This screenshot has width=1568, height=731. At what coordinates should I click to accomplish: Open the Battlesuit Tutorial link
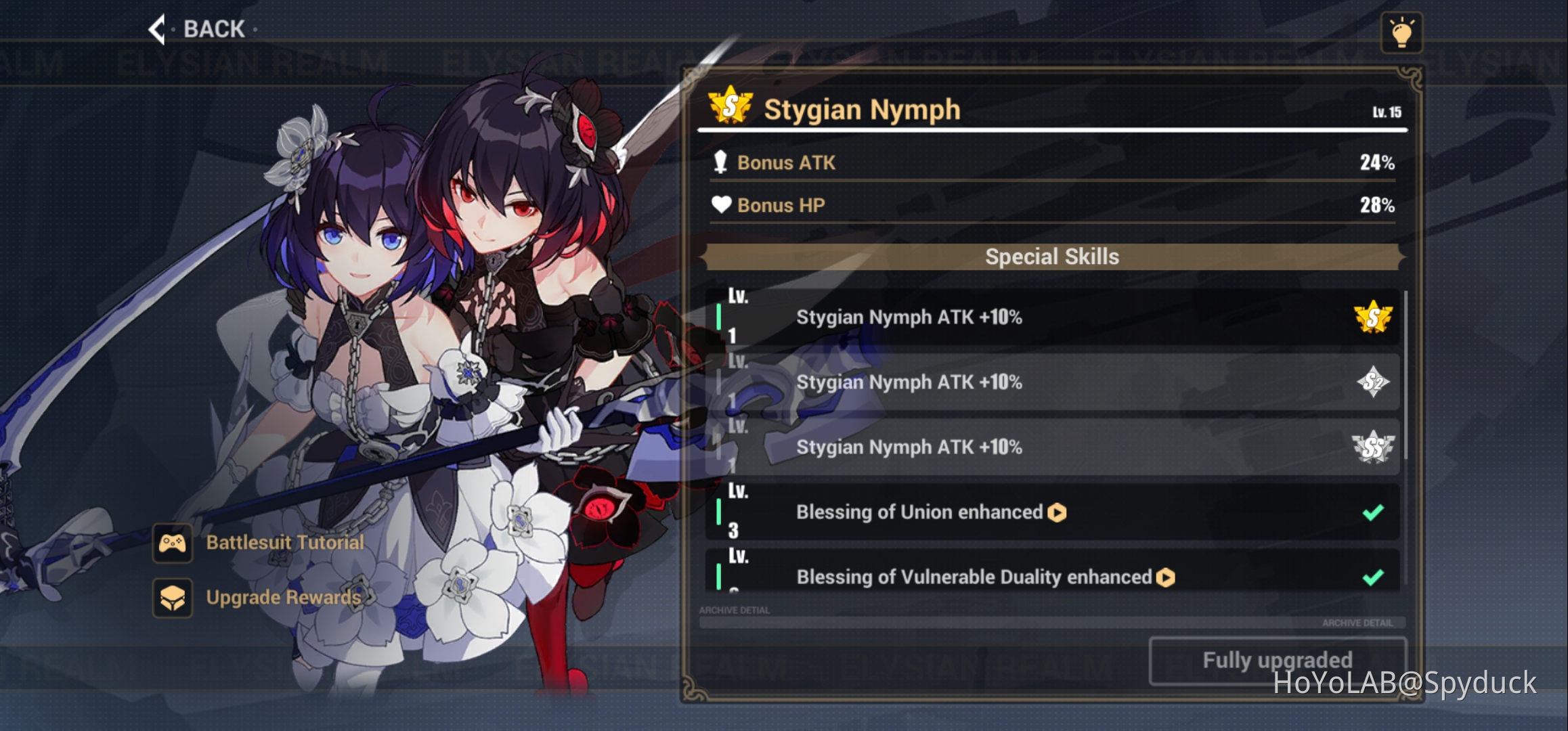(284, 541)
